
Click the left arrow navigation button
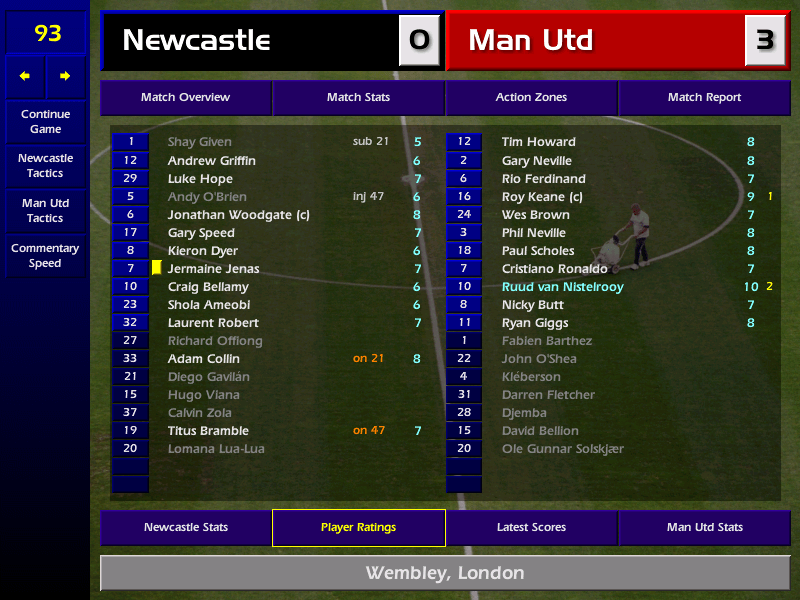25,76
